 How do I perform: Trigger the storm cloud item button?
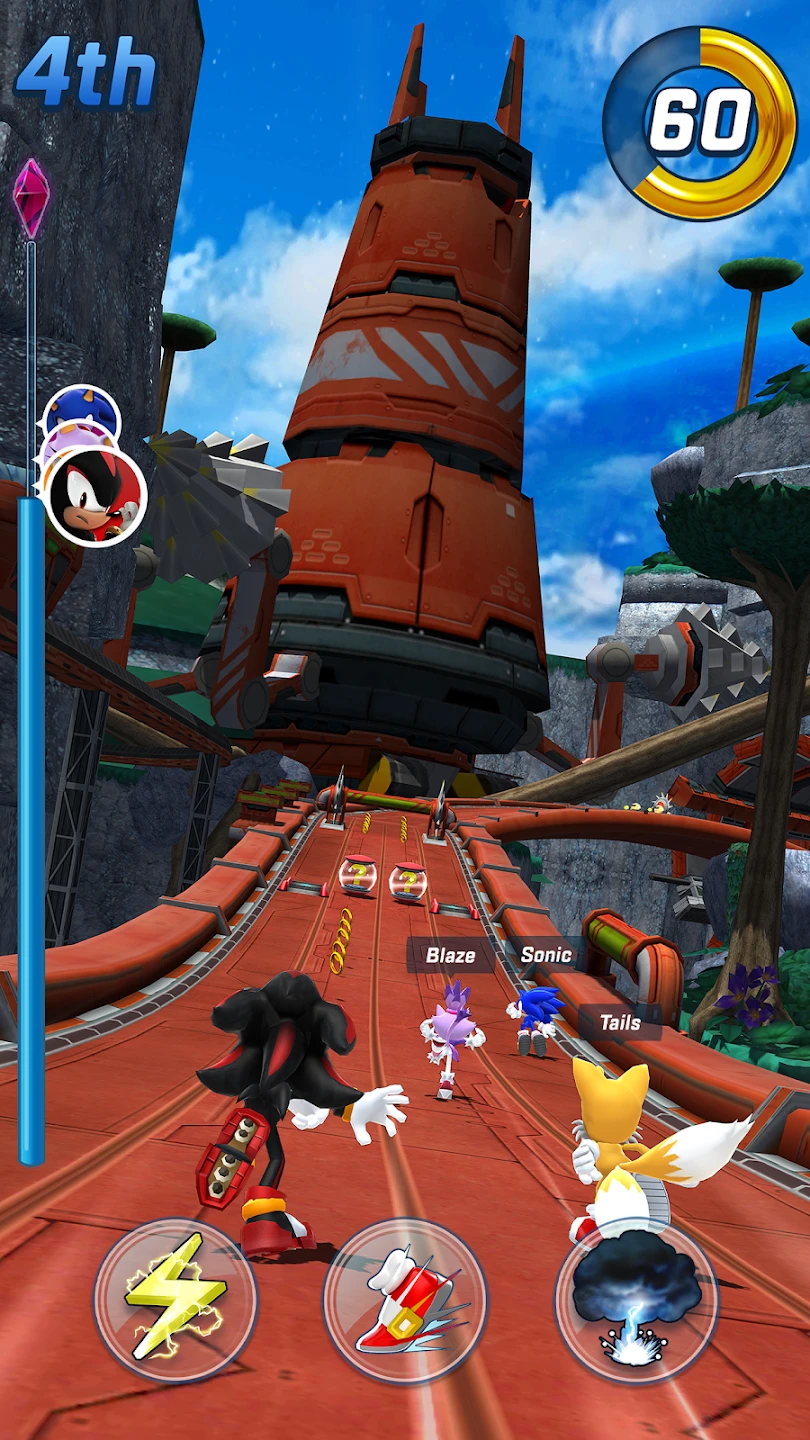(x=636, y=1300)
